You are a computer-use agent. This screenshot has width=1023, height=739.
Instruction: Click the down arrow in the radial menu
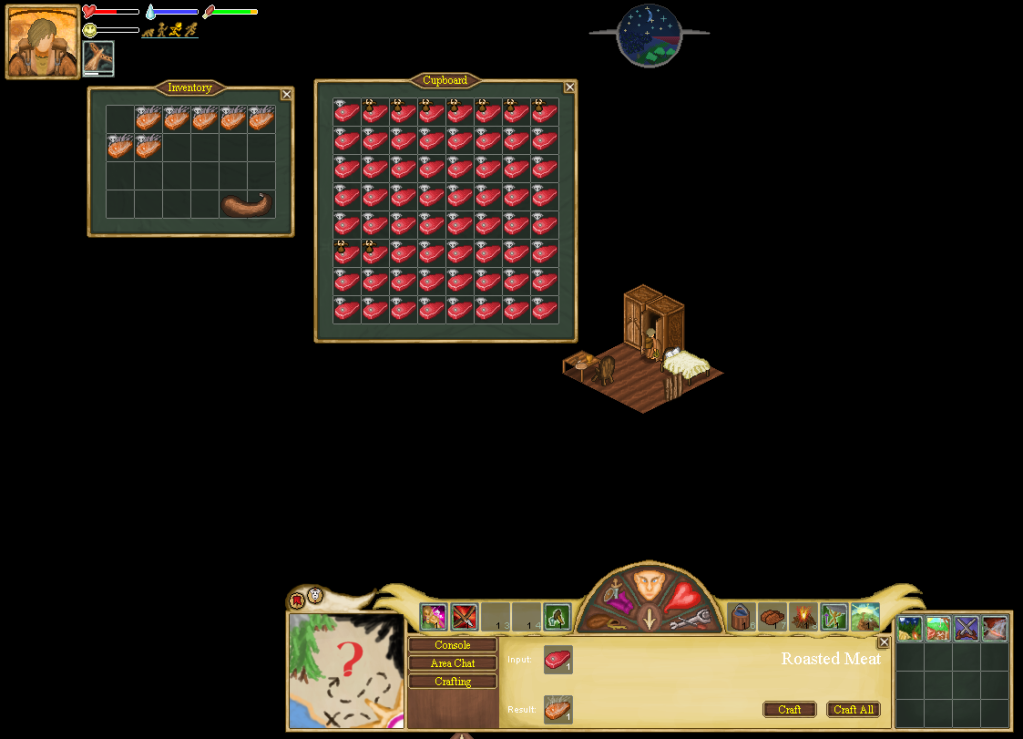pyautogui.click(x=649, y=620)
